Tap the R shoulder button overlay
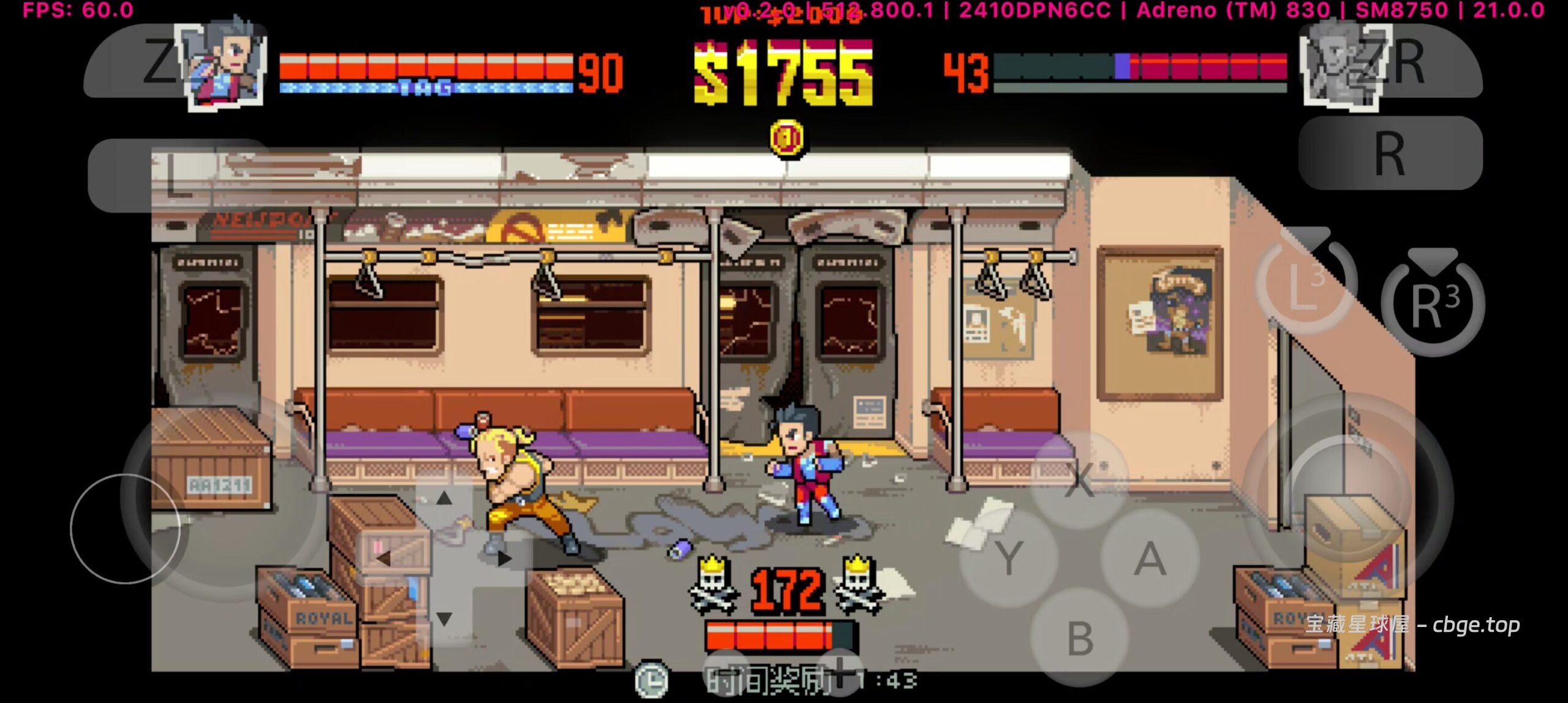The image size is (1568, 703). 1390,153
